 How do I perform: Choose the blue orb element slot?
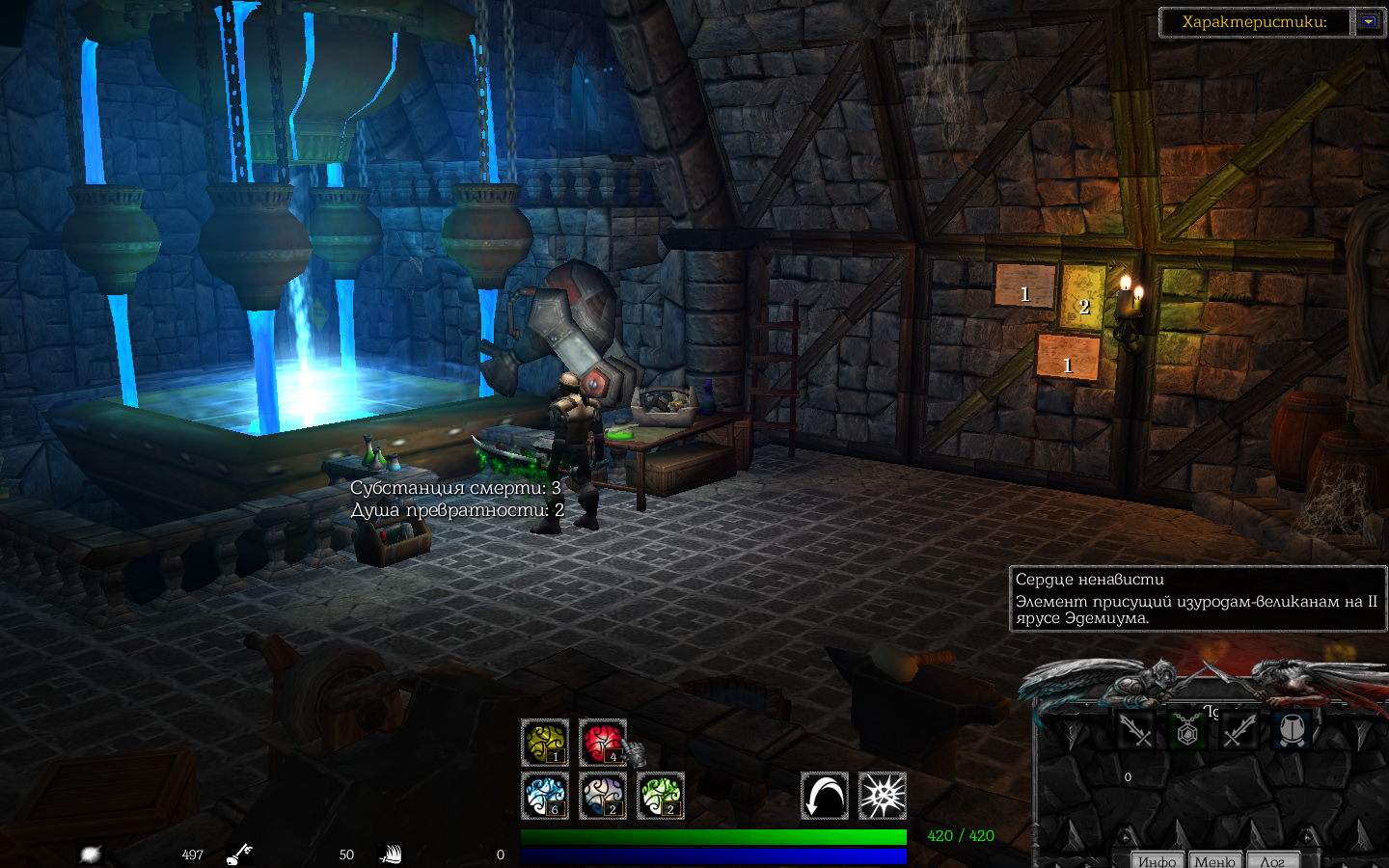pyautogui.click(x=545, y=796)
